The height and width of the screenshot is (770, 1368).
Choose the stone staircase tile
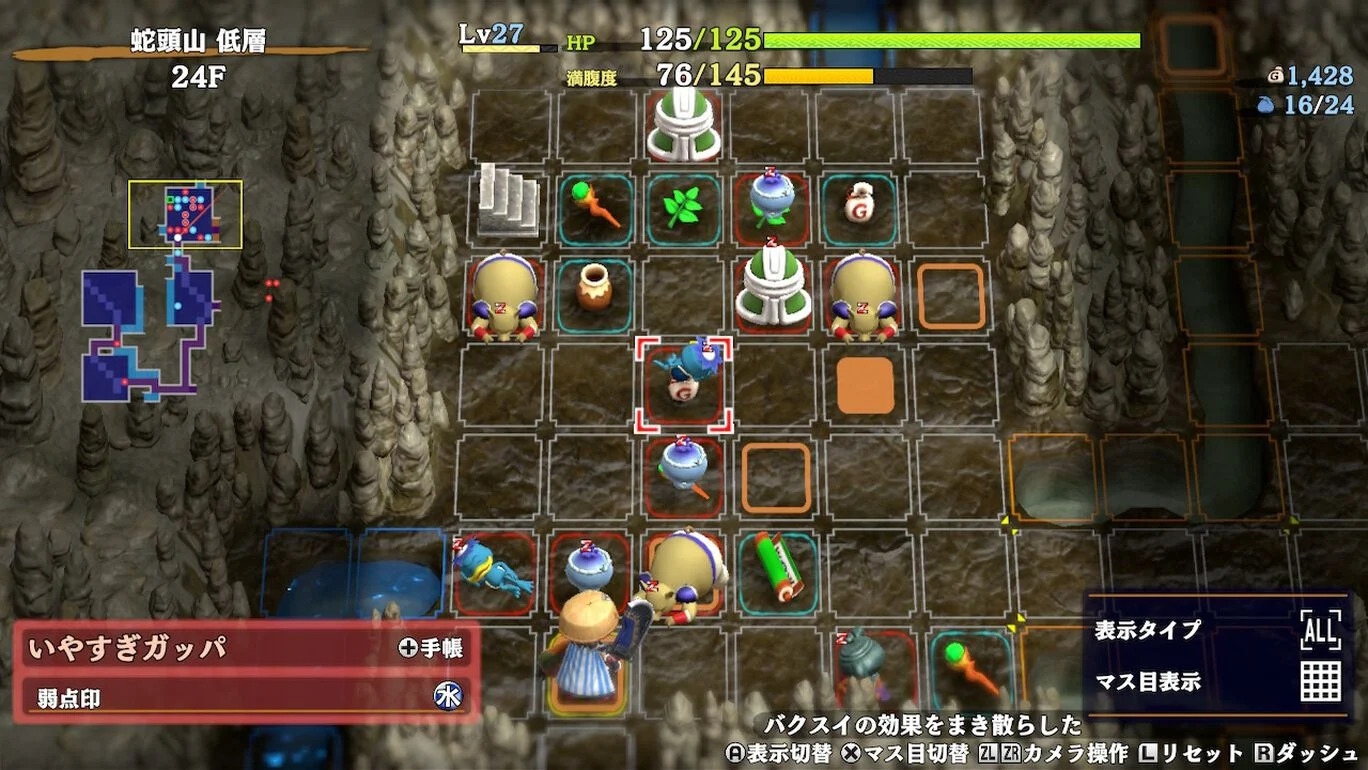point(508,201)
